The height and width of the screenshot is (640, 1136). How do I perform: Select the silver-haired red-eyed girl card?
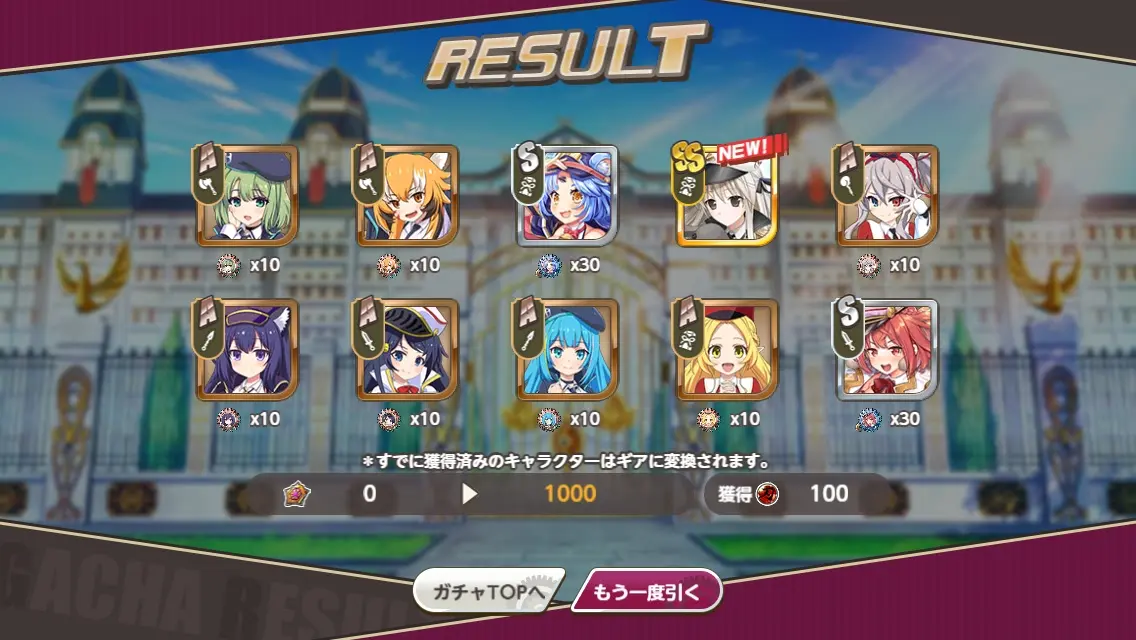(887, 196)
